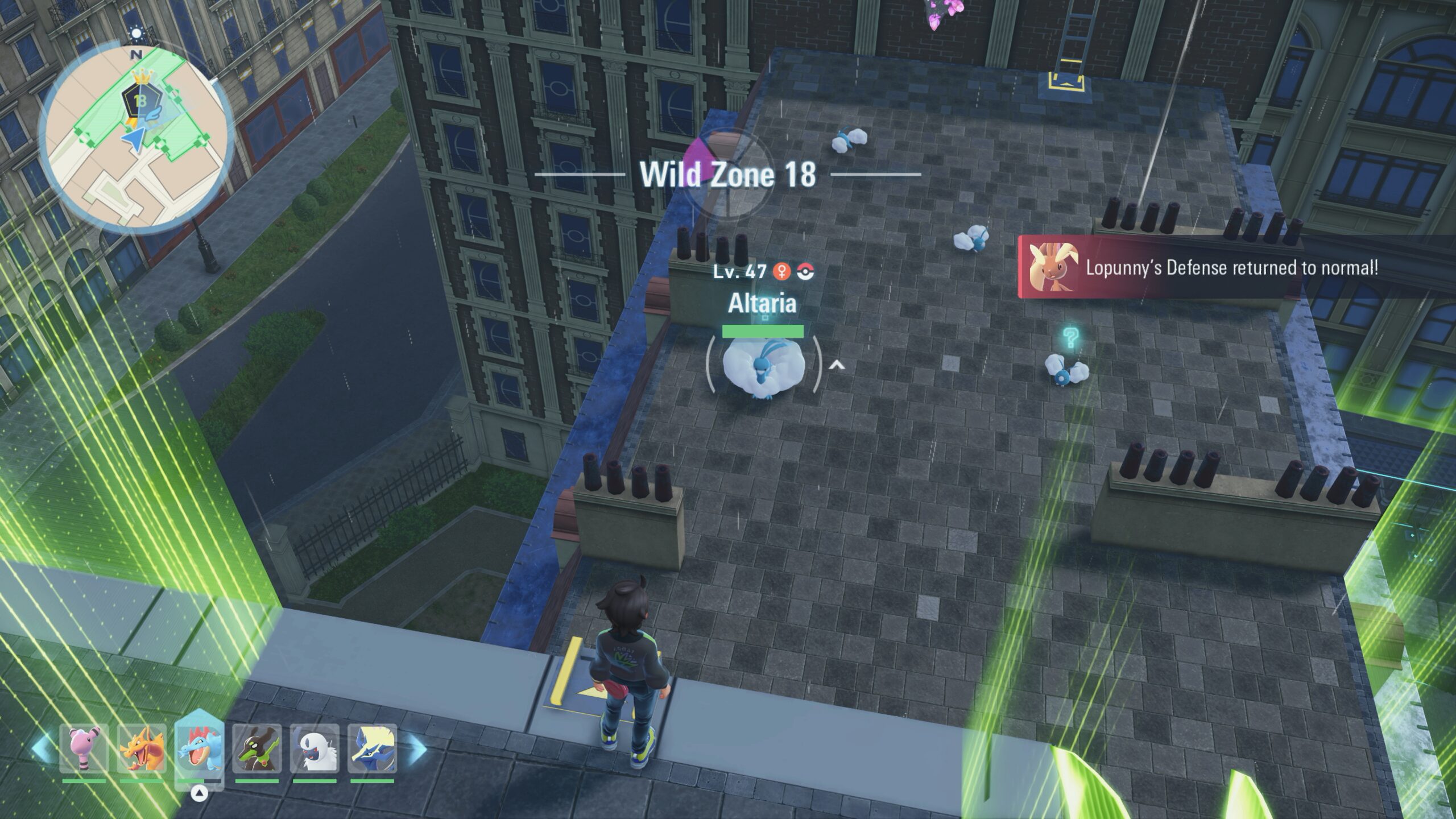This screenshot has height=819, width=1456.
Task: Select the highlighted Feraligatr party slot
Action: [199, 746]
